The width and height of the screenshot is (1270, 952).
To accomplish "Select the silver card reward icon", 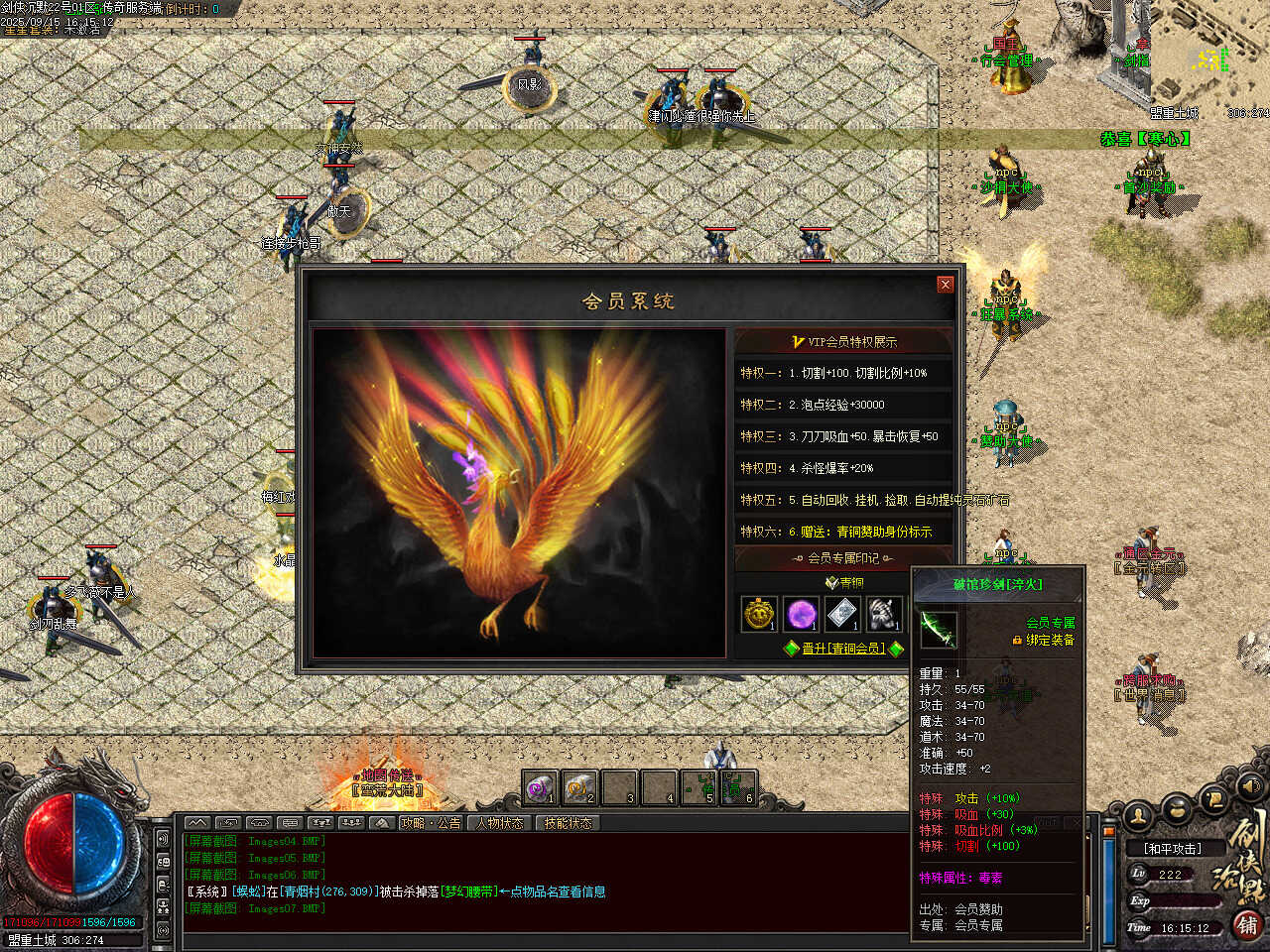I will coord(842,614).
